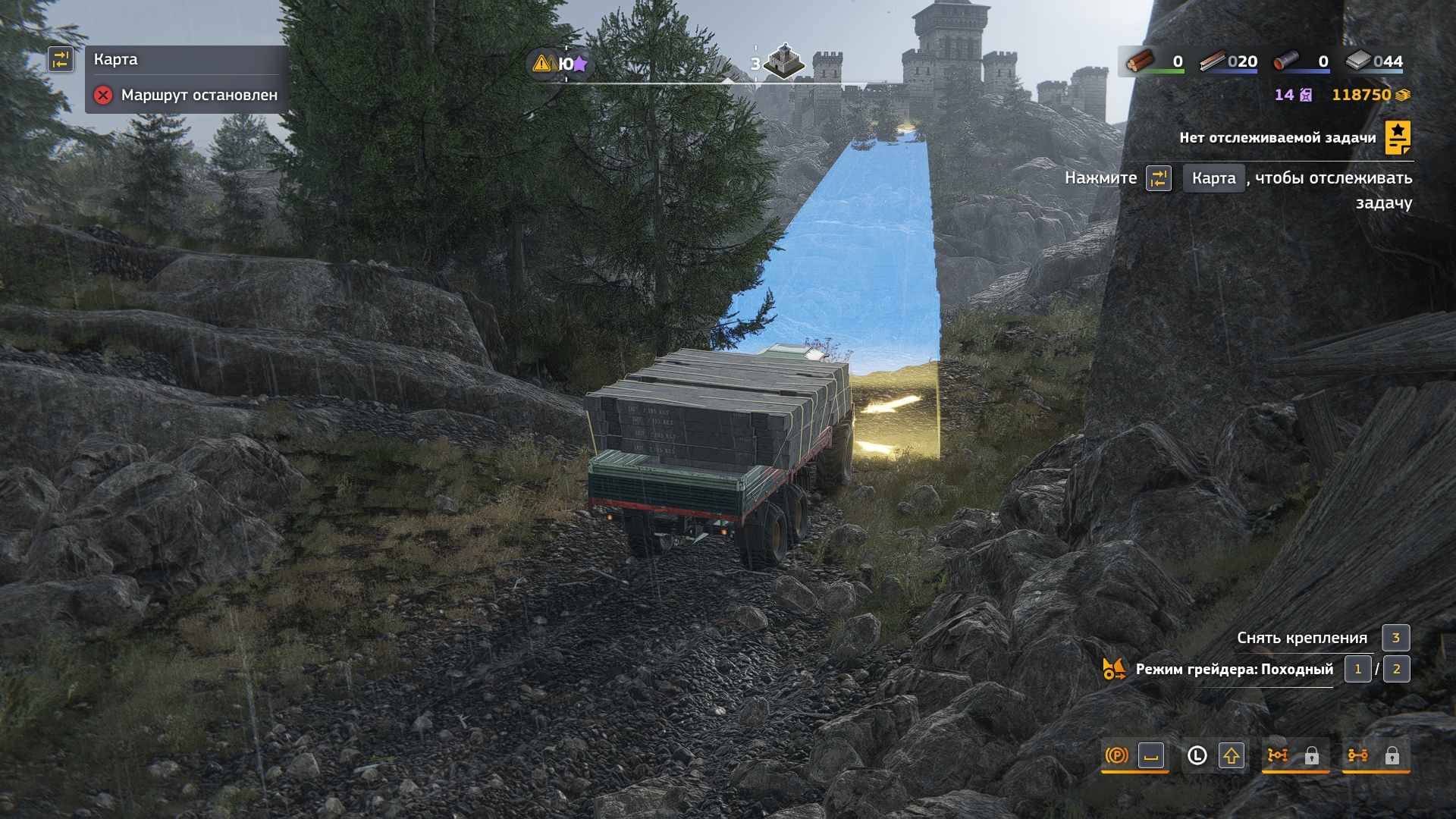Toggle the all-wheel drive axle icon
Screen dimensions: 1456x819
click(x=1358, y=755)
